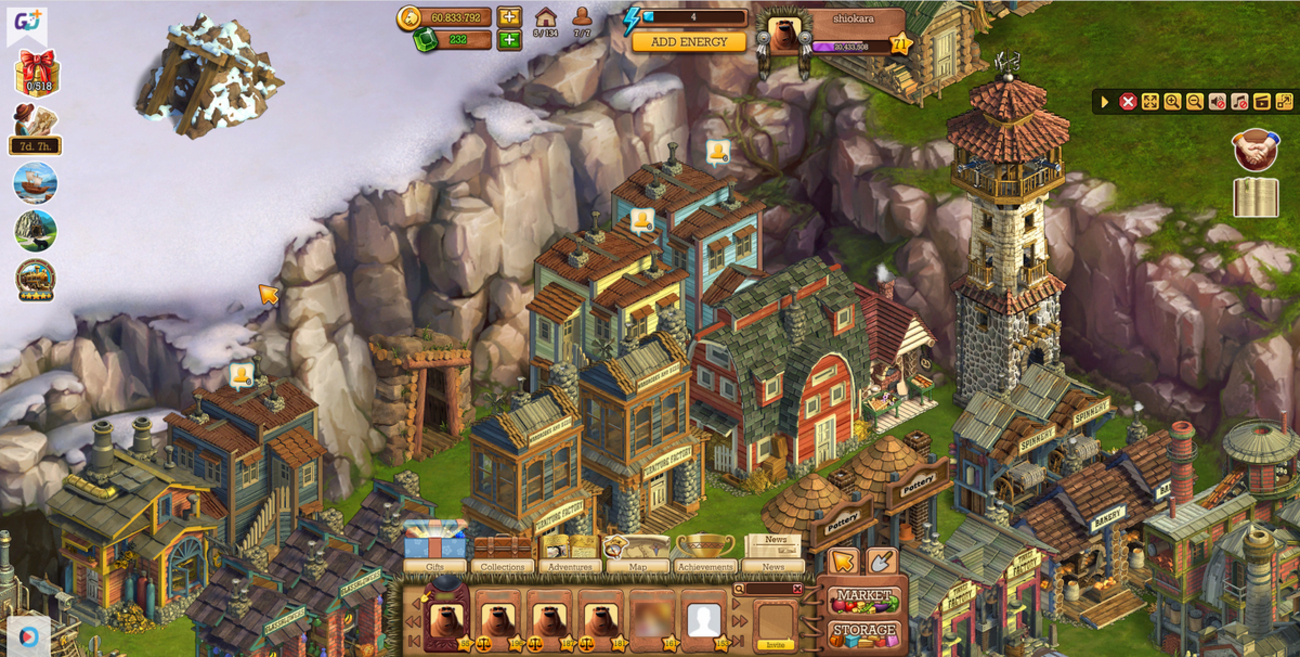Open the Market
Image resolution: width=1300 pixels, height=657 pixels.
(x=864, y=598)
